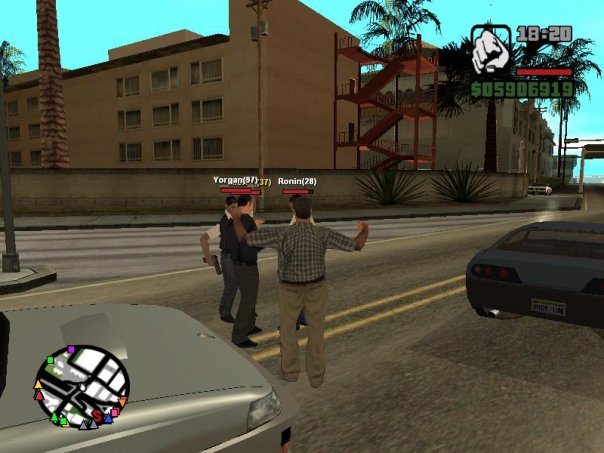Select the Ronin player name tag
Screen dimensions: 604x453
tap(297, 181)
